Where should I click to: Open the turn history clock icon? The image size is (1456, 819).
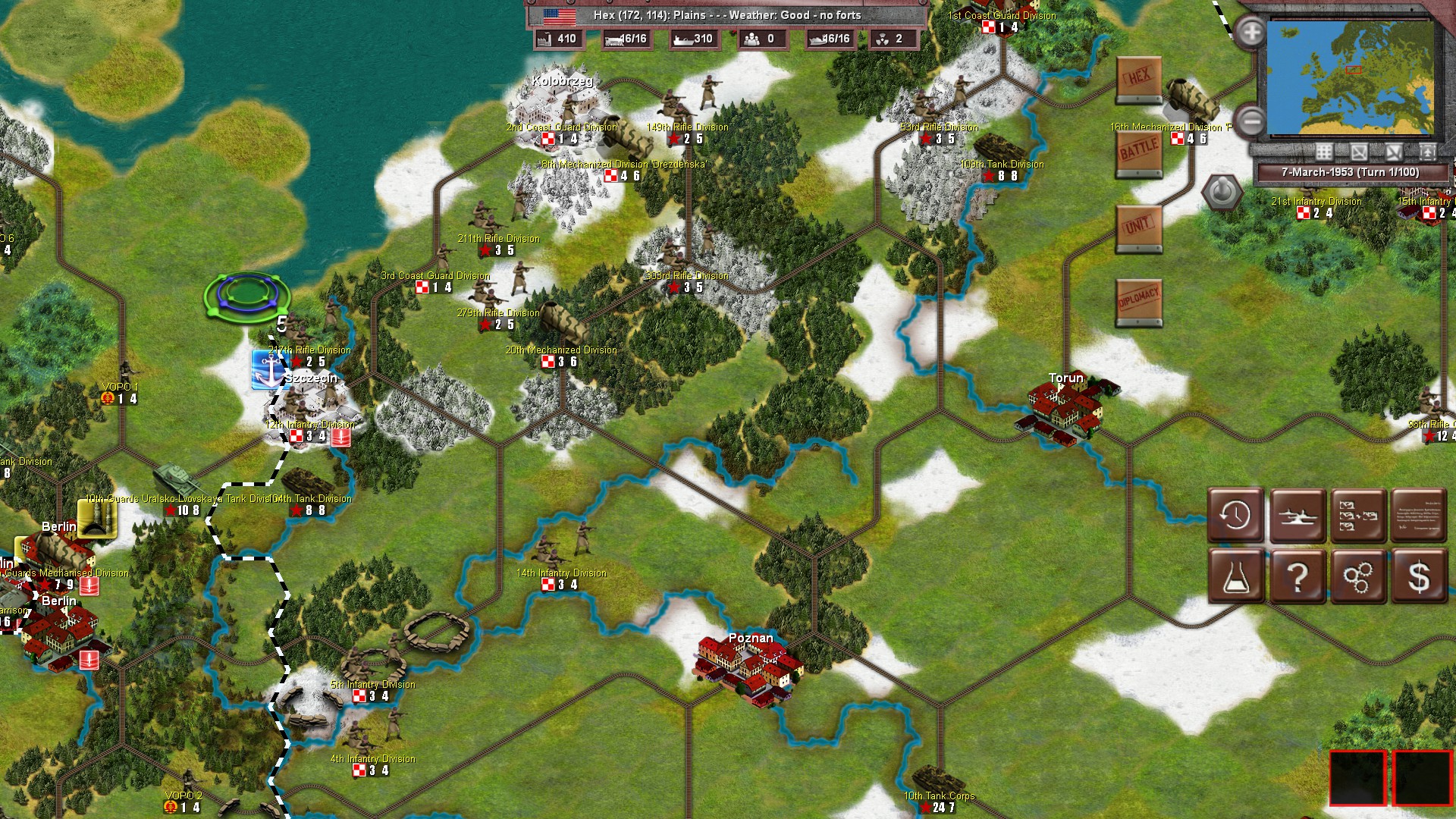1236,516
